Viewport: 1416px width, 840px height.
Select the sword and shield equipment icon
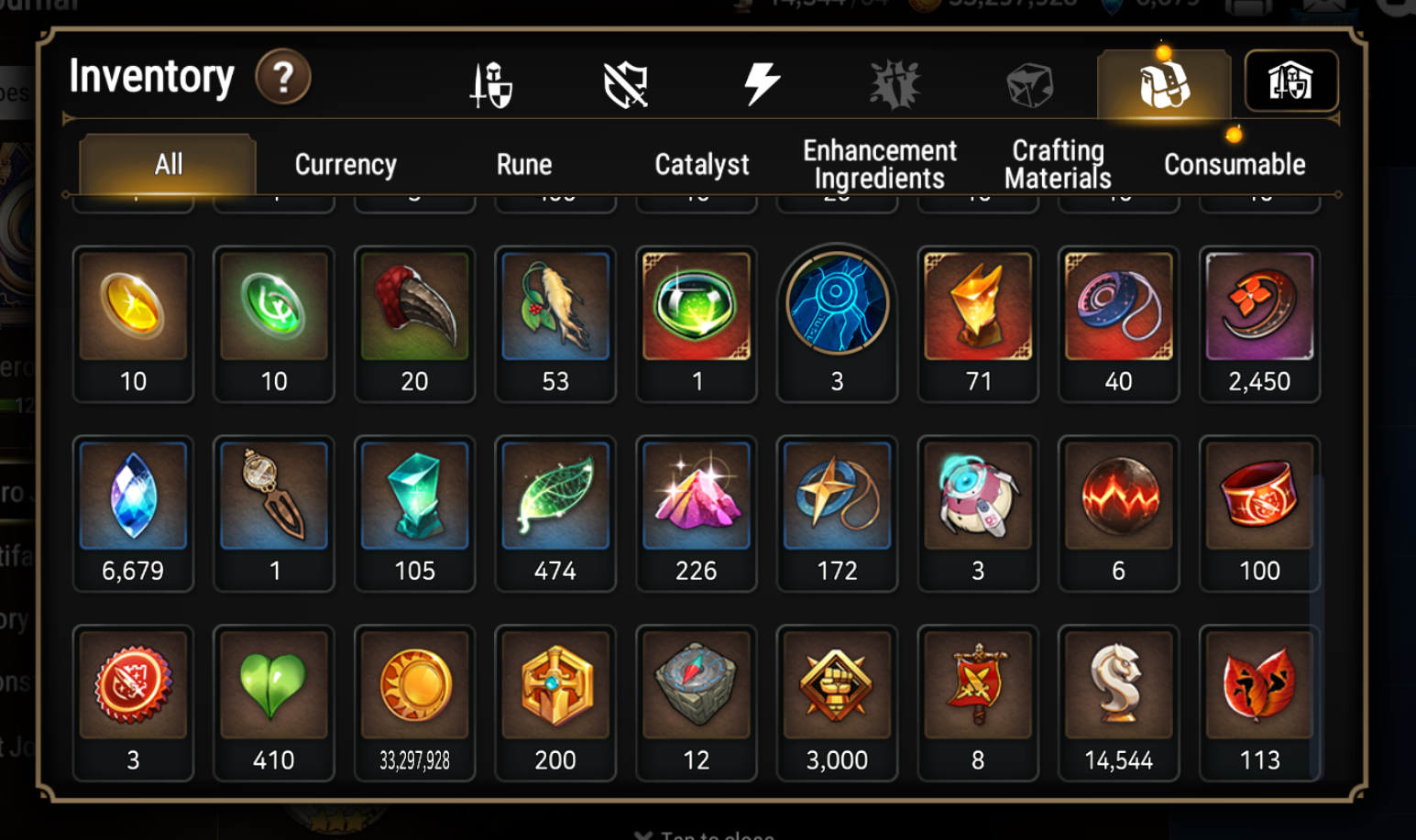(491, 82)
